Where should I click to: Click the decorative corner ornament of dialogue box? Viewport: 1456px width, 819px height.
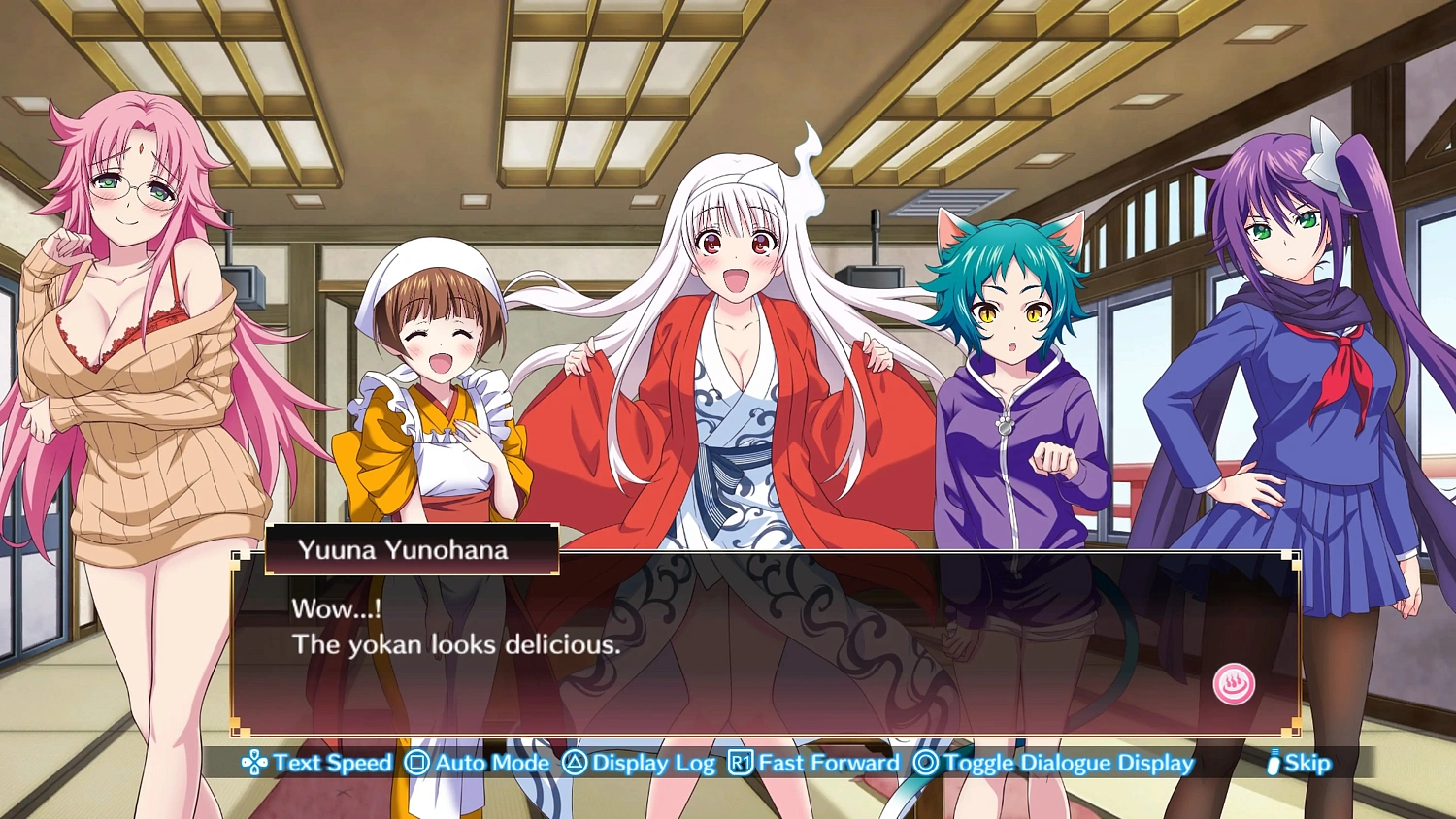(x=237, y=556)
